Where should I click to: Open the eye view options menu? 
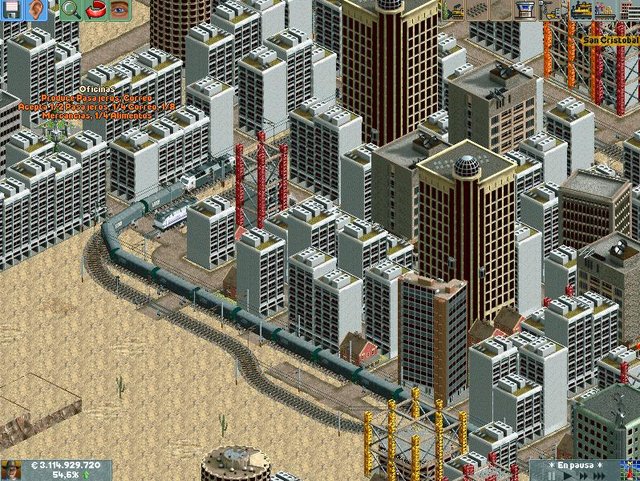pyautogui.click(x=120, y=10)
